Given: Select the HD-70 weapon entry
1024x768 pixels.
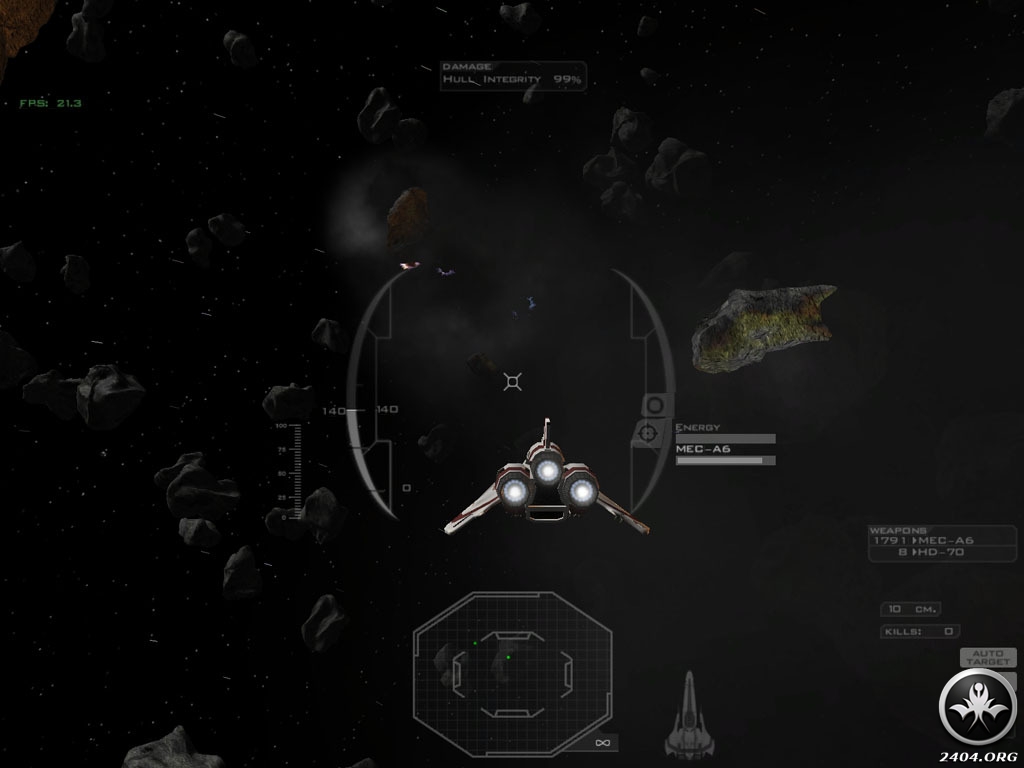Looking at the screenshot, I should (x=942, y=552).
